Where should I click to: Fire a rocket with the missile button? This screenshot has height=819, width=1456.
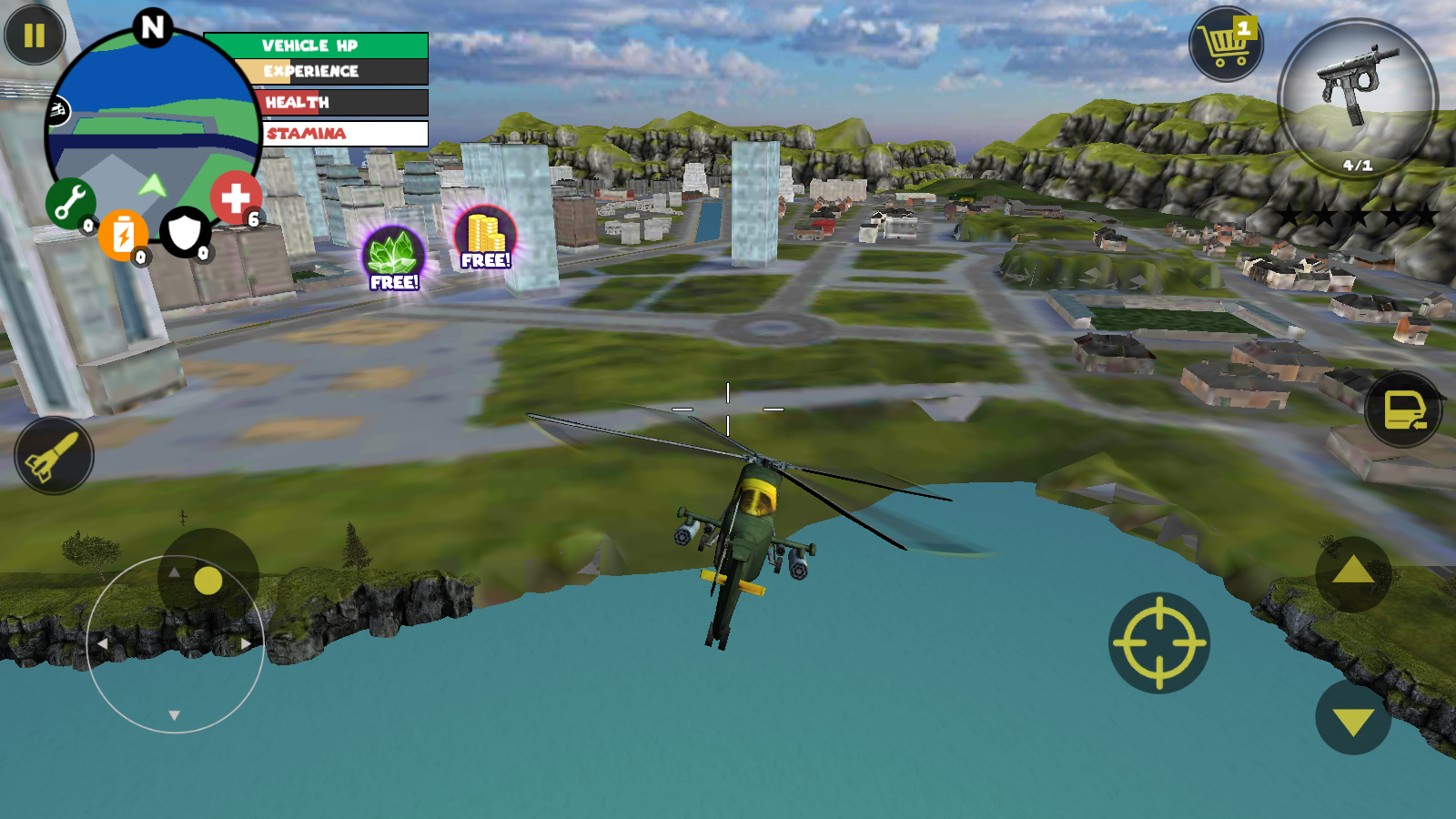(x=54, y=455)
